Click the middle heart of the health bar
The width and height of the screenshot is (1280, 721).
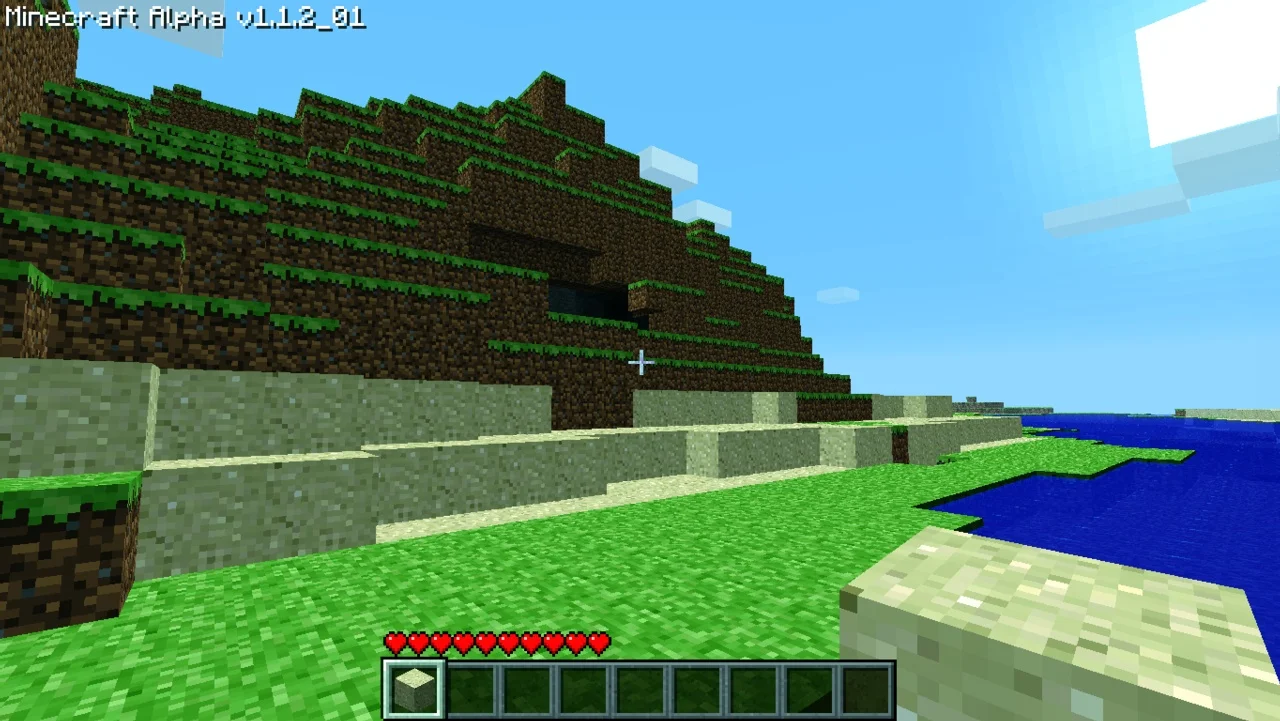tap(495, 643)
